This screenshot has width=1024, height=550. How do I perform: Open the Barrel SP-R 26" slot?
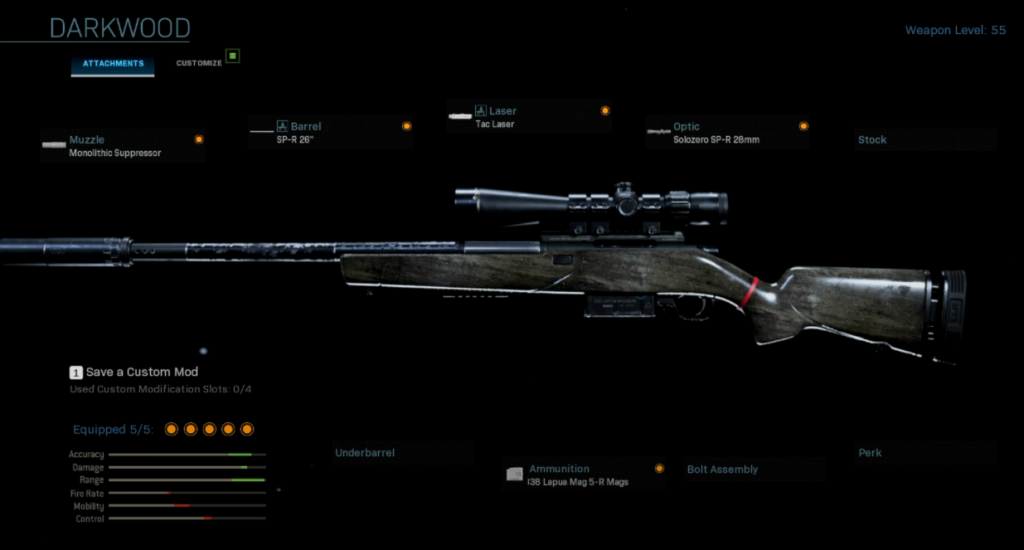pyautogui.click(x=330, y=133)
